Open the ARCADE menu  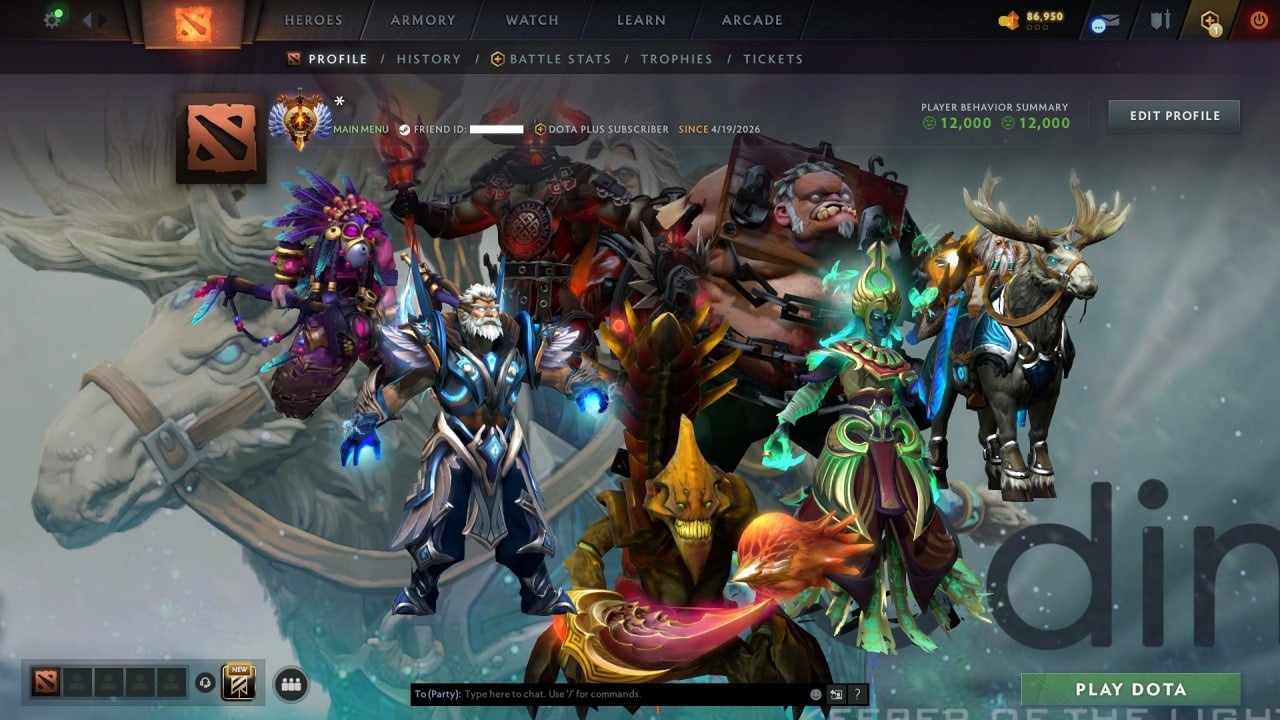click(750, 19)
